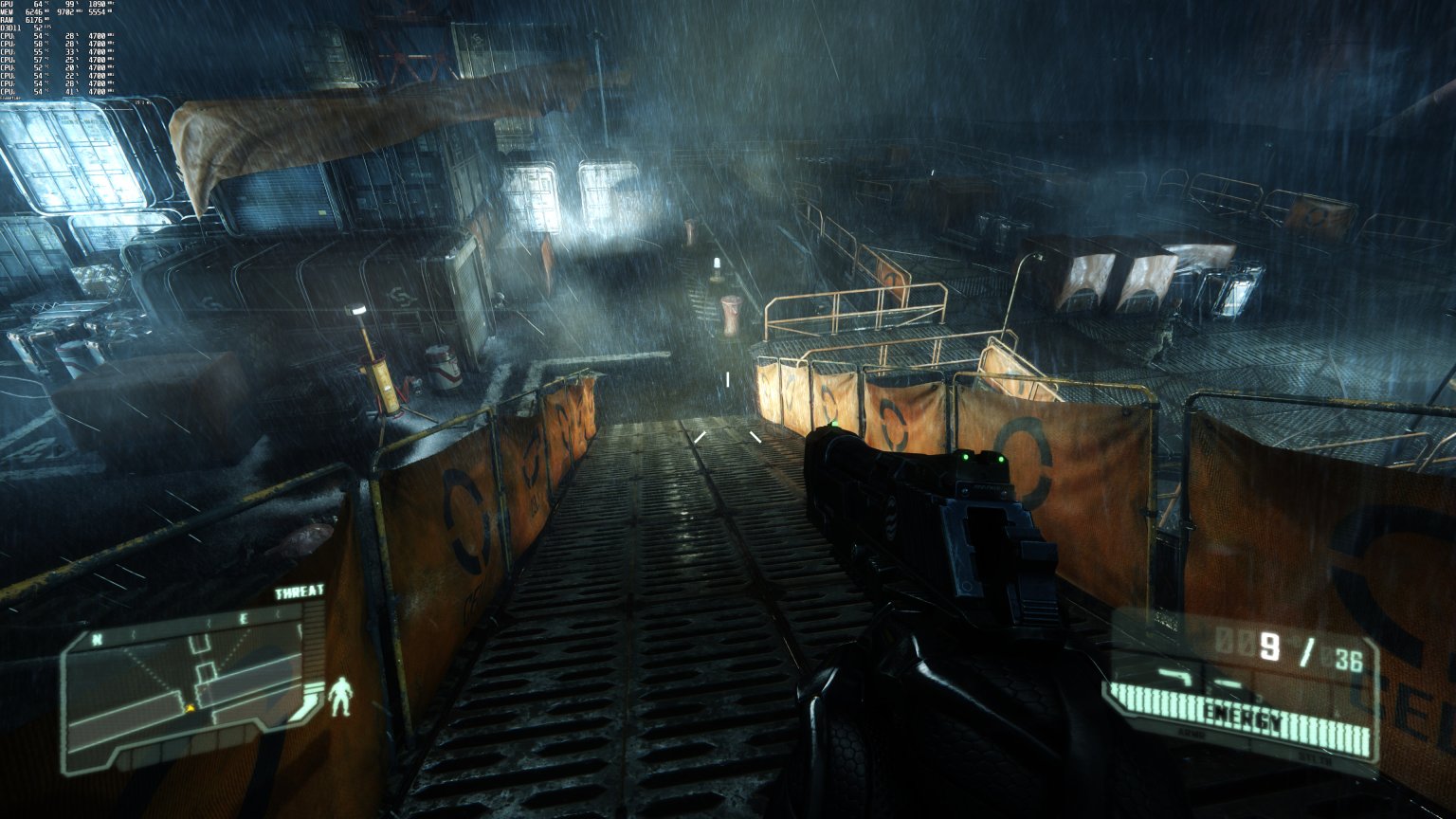The height and width of the screenshot is (819, 1456).
Task: Click the N compass letter on the minimap
Action: (x=96, y=639)
